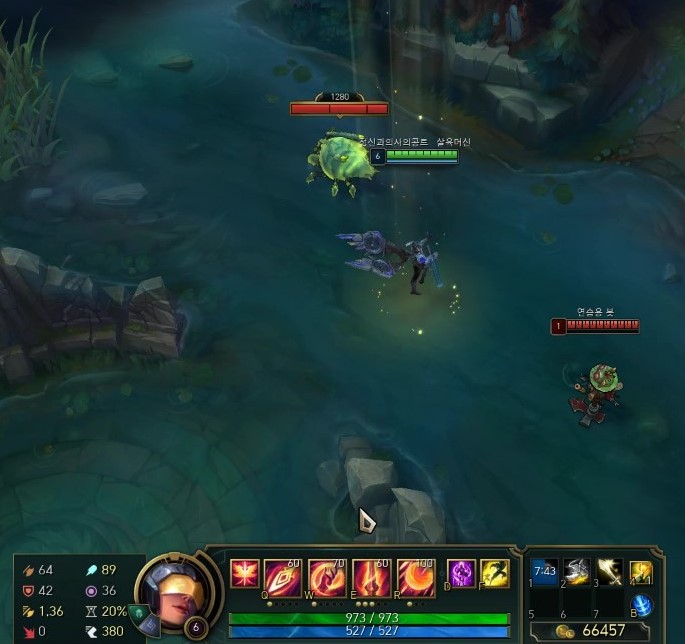Use the yellow Flash summoner spell

pyautogui.click(x=494, y=573)
